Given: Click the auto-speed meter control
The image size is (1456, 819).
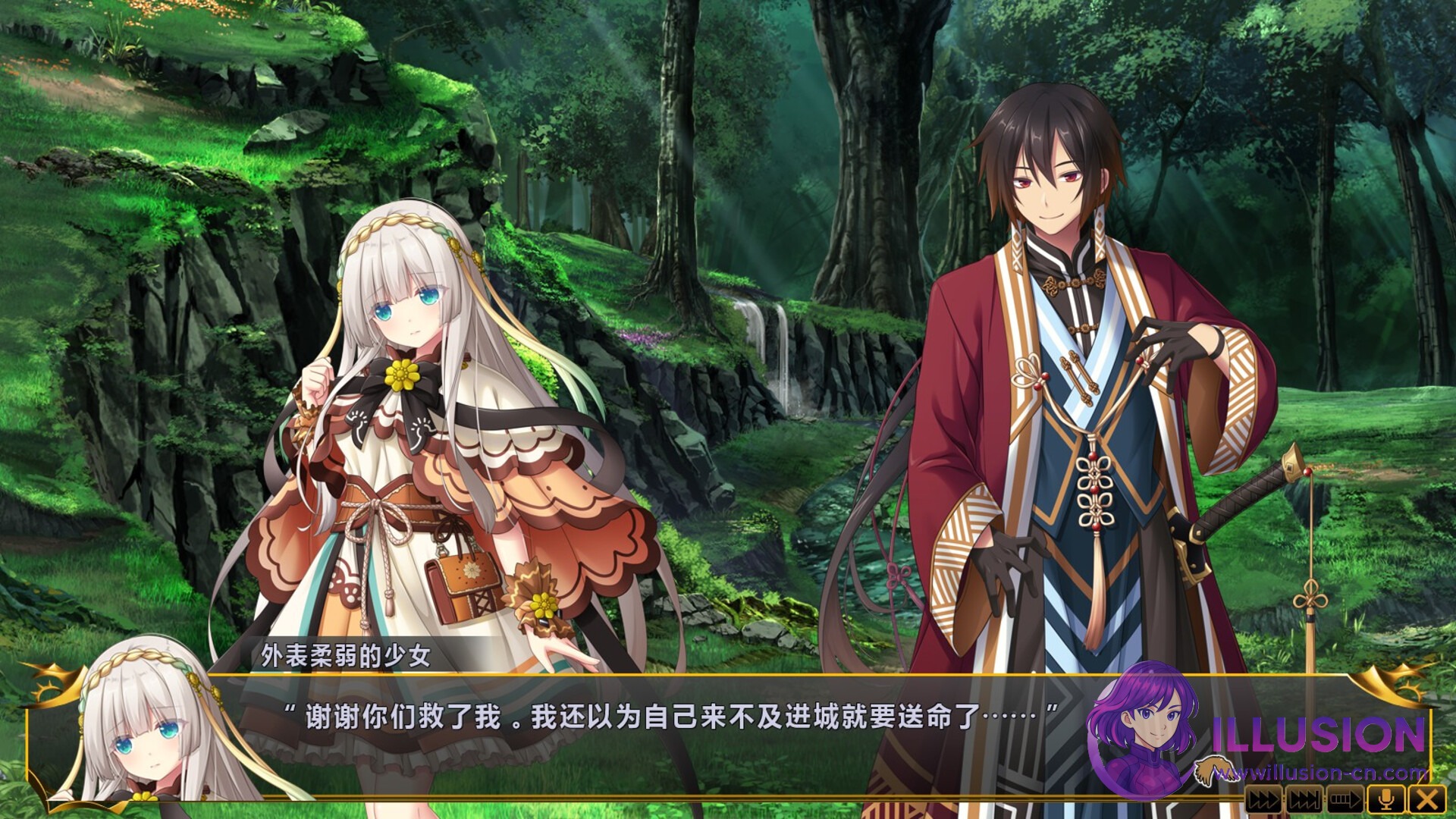Looking at the screenshot, I should [1345, 799].
